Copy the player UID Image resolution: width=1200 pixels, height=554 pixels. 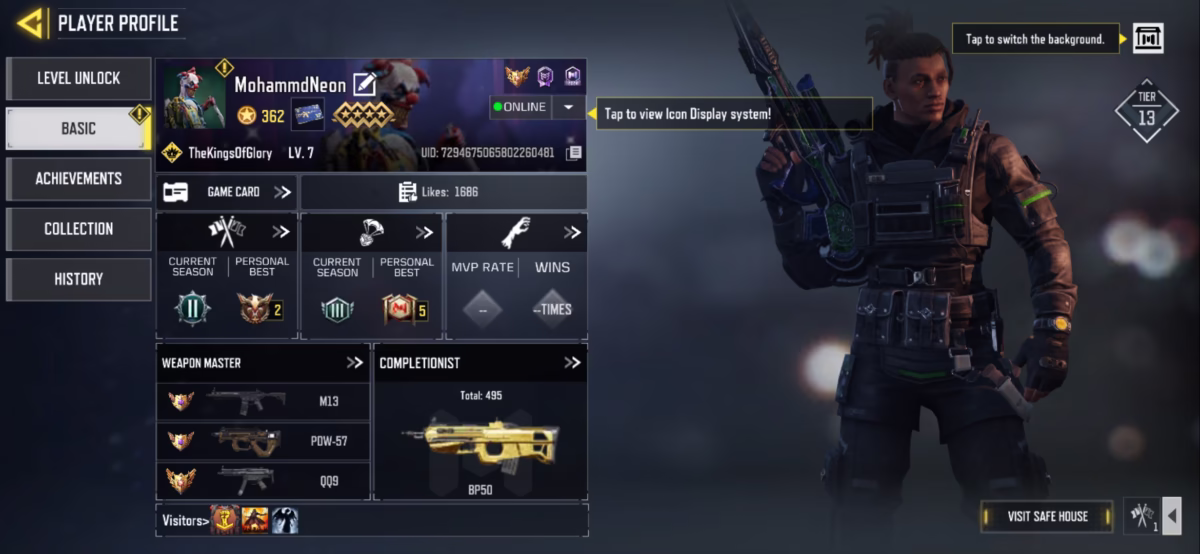click(574, 153)
